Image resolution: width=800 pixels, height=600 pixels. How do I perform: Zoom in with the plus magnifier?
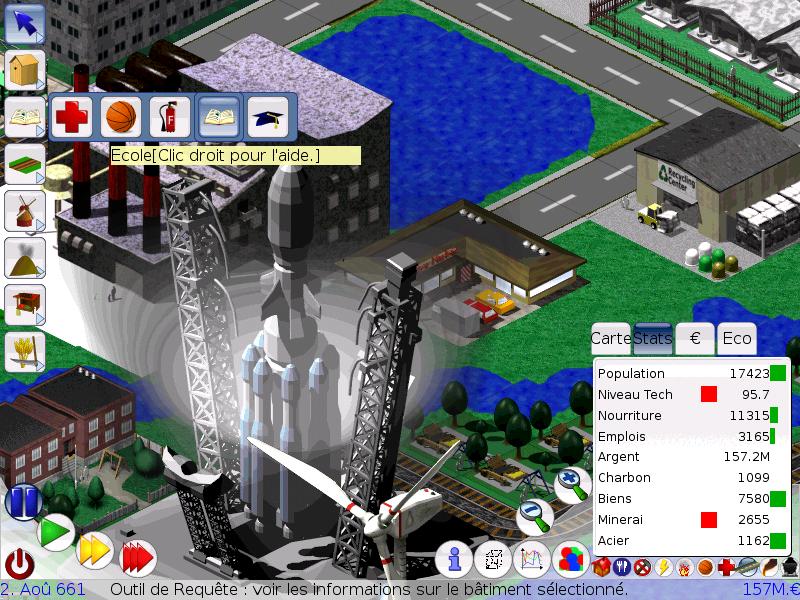pos(572,484)
